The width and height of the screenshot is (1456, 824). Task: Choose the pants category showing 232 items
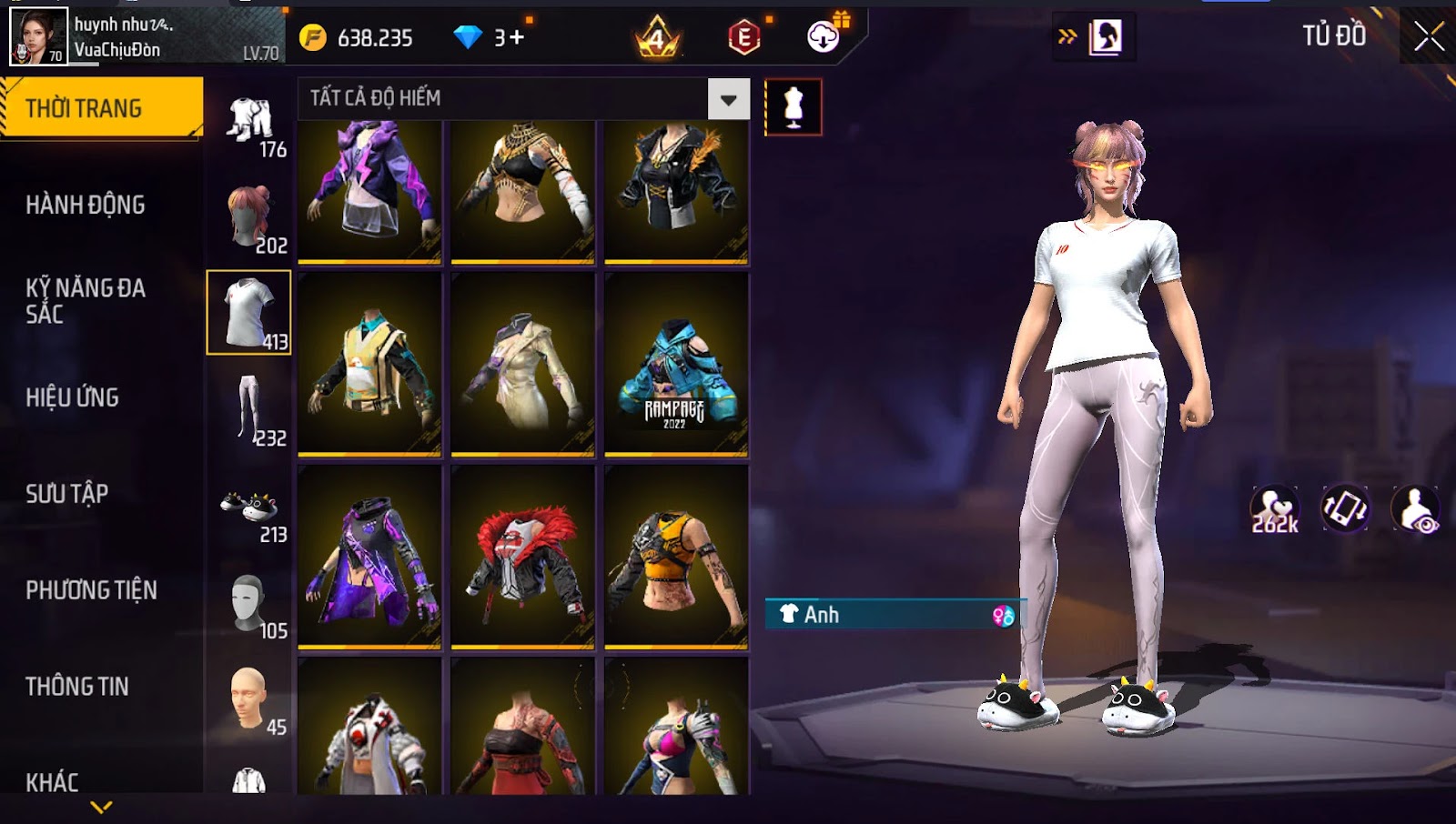249,408
